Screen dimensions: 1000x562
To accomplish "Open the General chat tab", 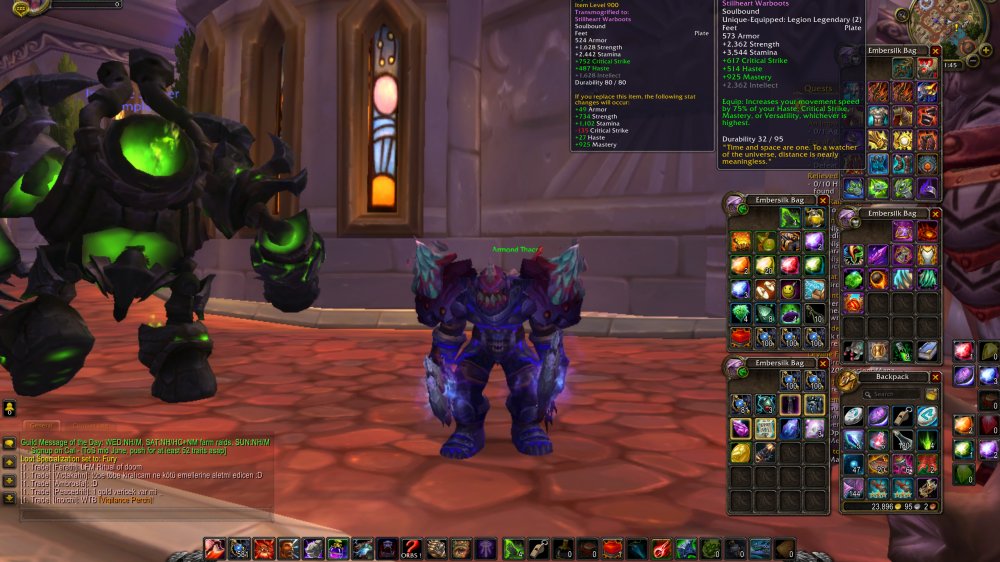I will coord(40,426).
